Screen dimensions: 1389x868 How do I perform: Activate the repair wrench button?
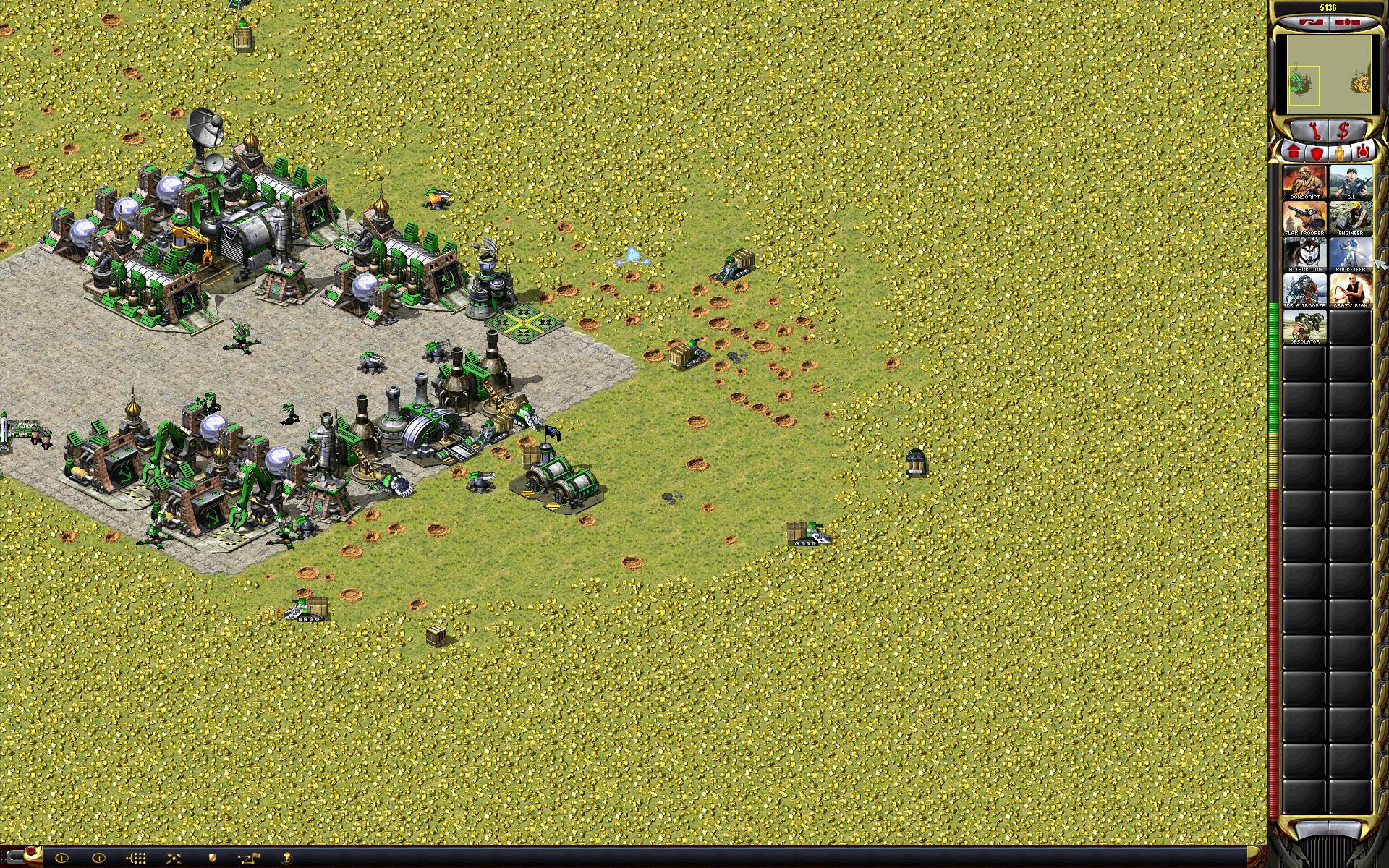(1315, 132)
